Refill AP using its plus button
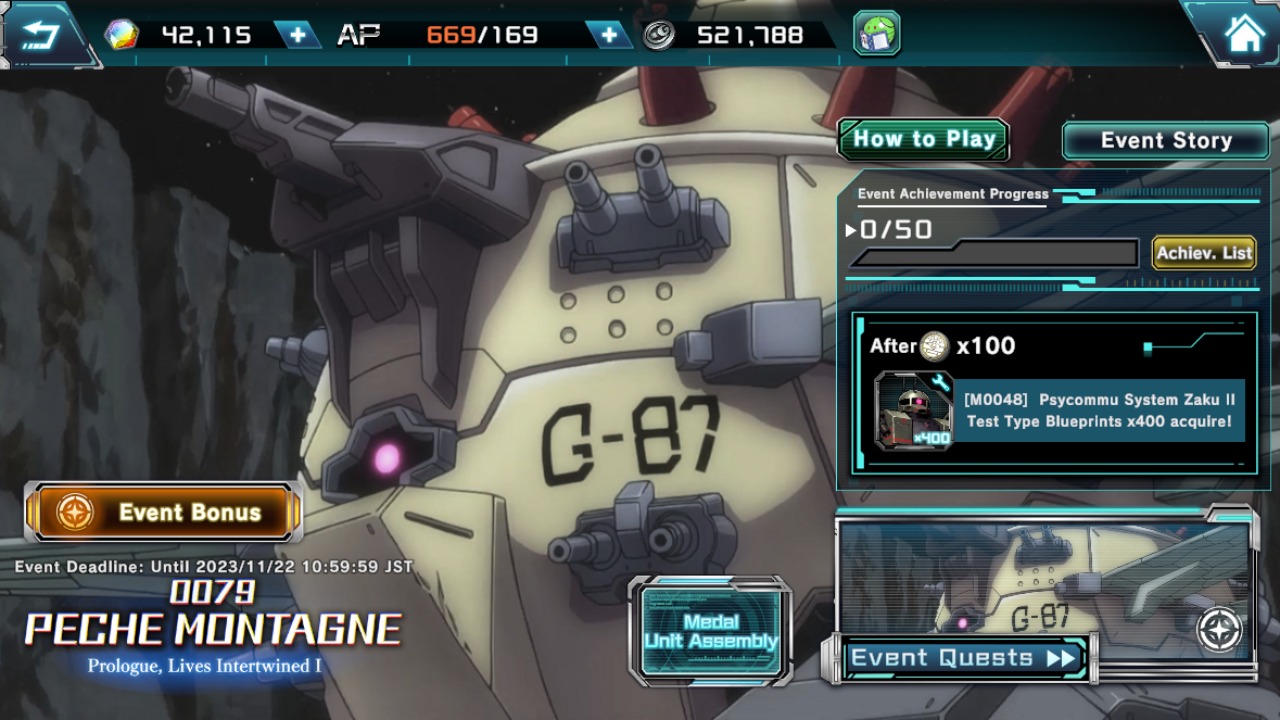1280x720 pixels. click(x=609, y=35)
